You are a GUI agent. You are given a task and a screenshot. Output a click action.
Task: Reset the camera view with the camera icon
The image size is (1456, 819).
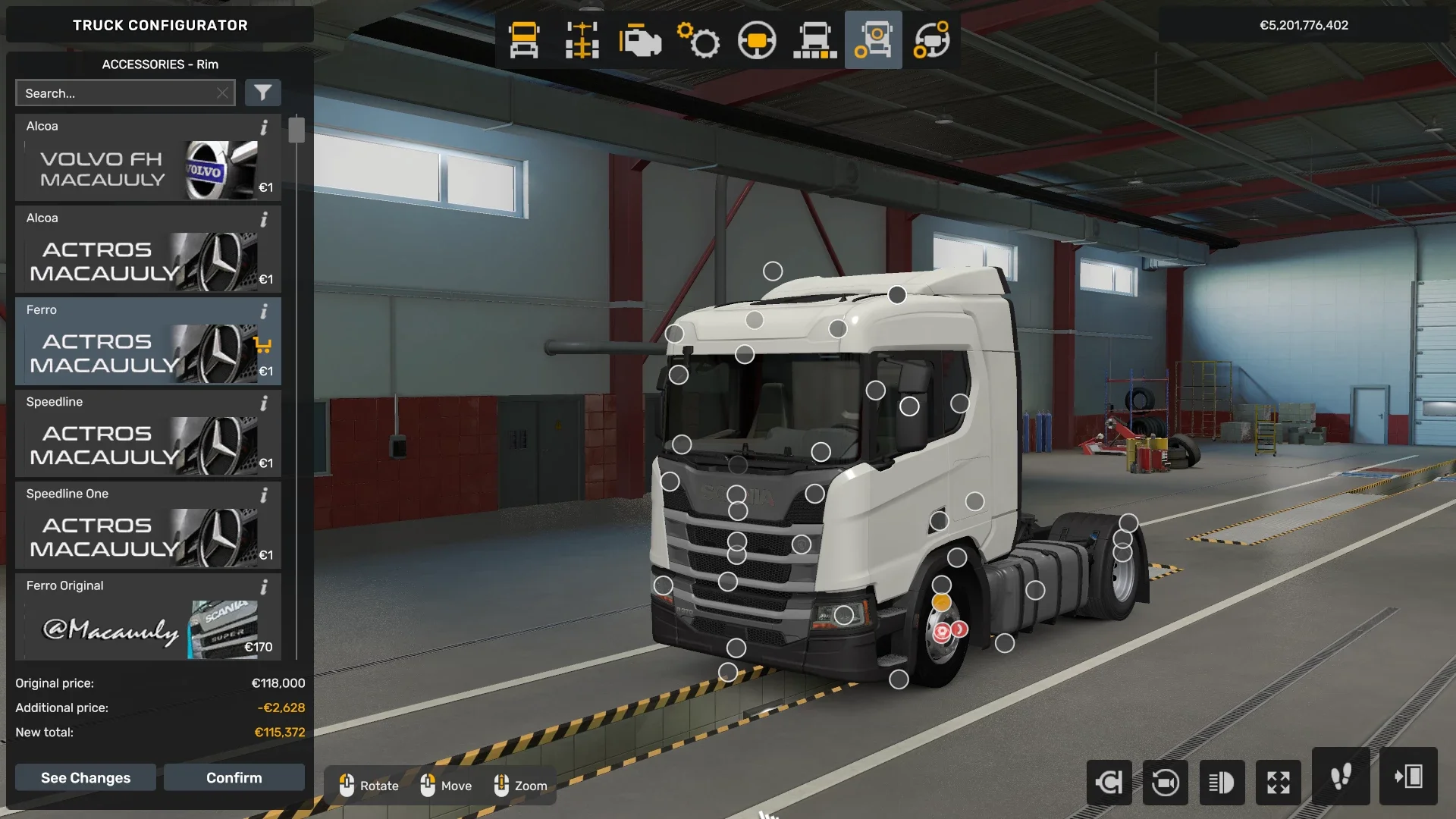pos(1166,783)
